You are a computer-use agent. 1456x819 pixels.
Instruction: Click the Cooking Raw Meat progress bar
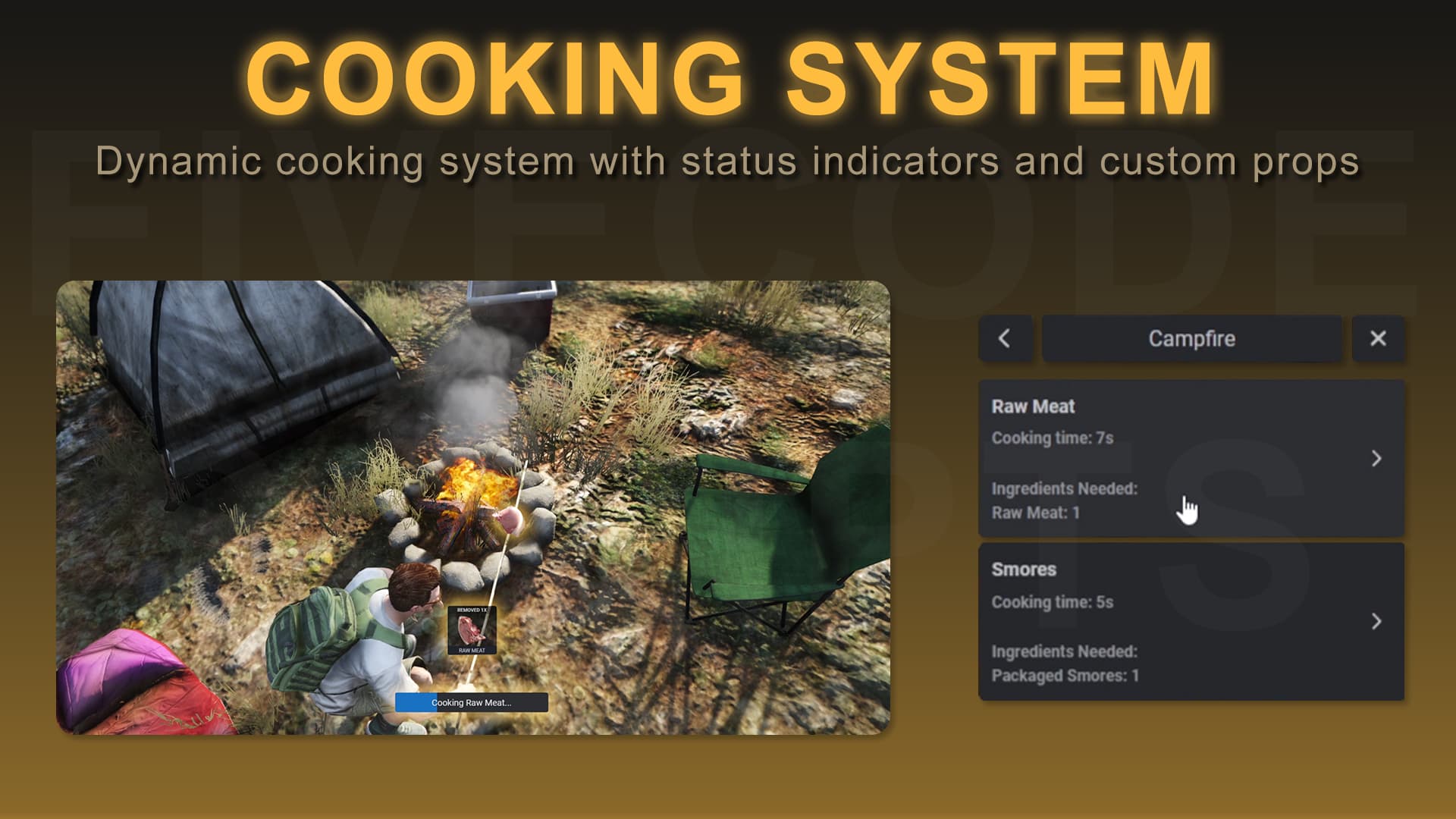click(472, 703)
